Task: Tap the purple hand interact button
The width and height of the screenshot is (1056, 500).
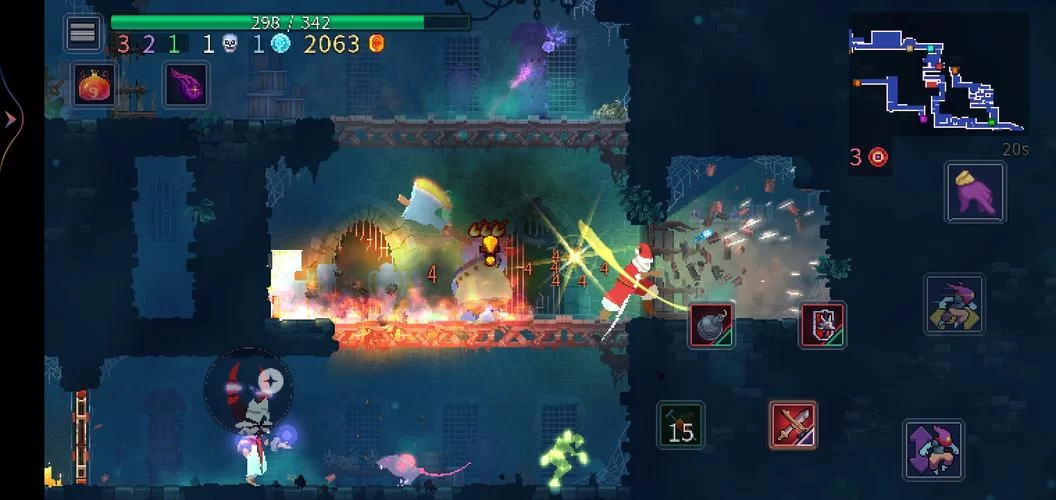Action: point(975,191)
